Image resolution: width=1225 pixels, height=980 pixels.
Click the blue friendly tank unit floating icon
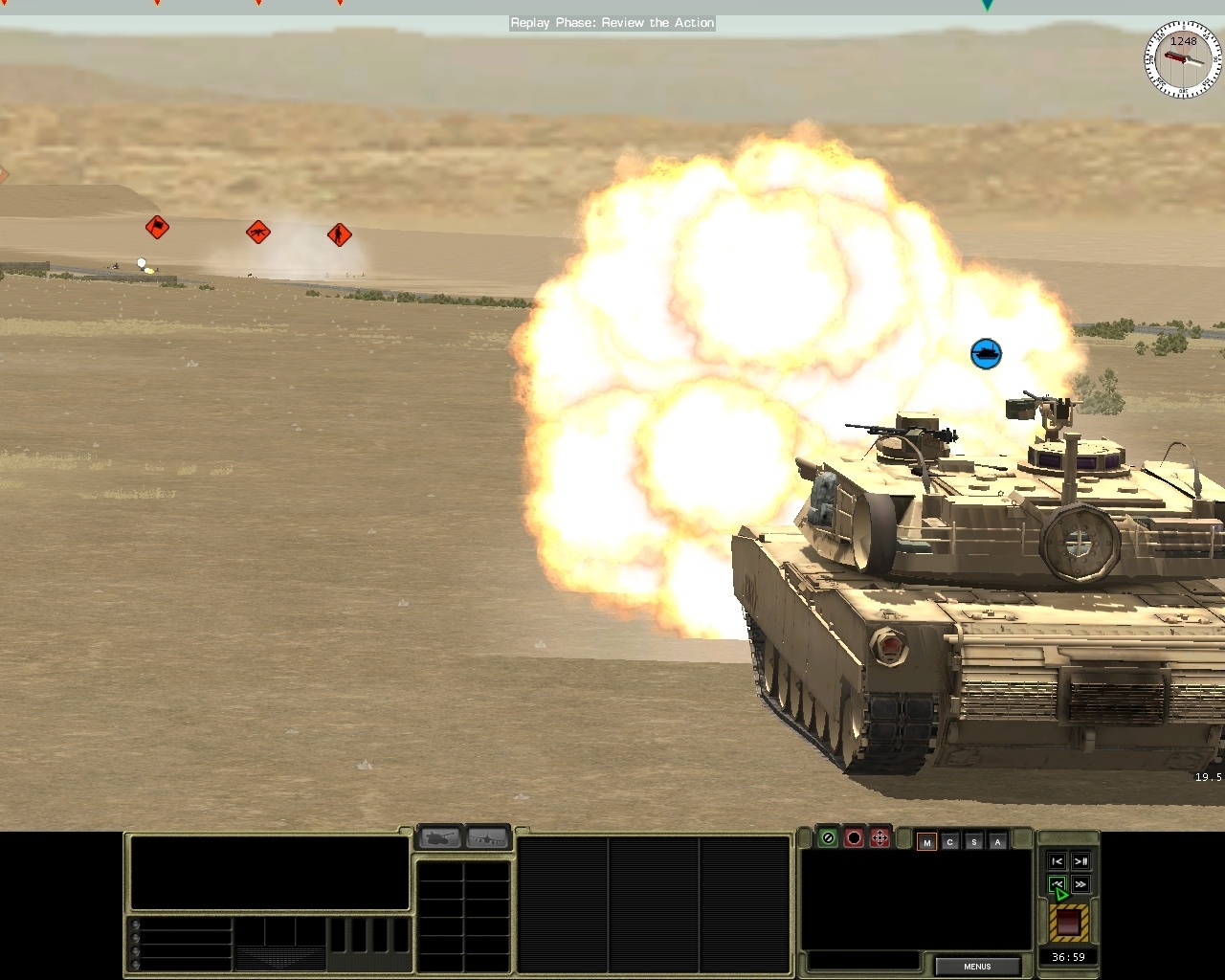click(987, 353)
